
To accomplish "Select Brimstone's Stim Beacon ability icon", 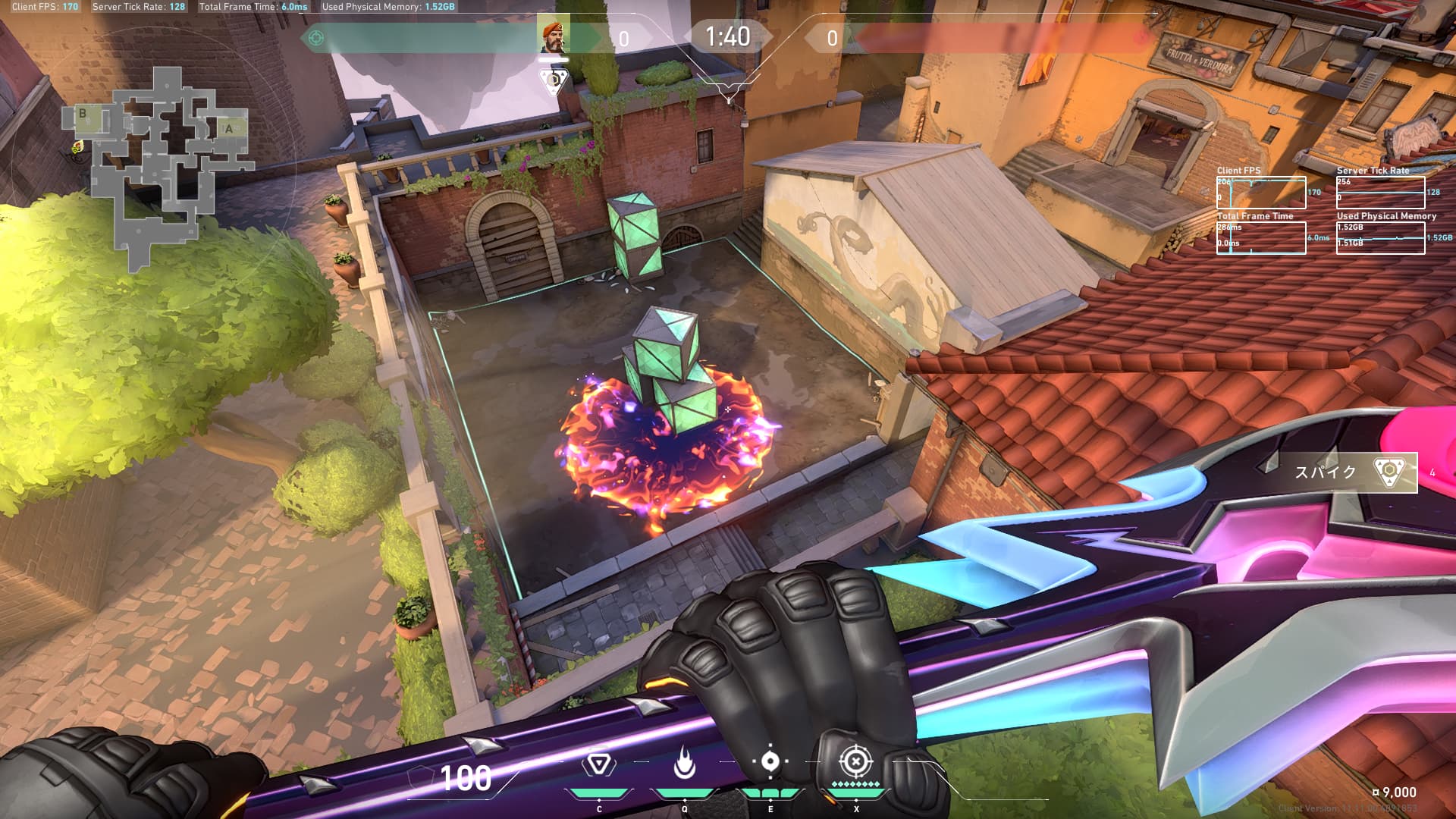I will click(x=598, y=764).
